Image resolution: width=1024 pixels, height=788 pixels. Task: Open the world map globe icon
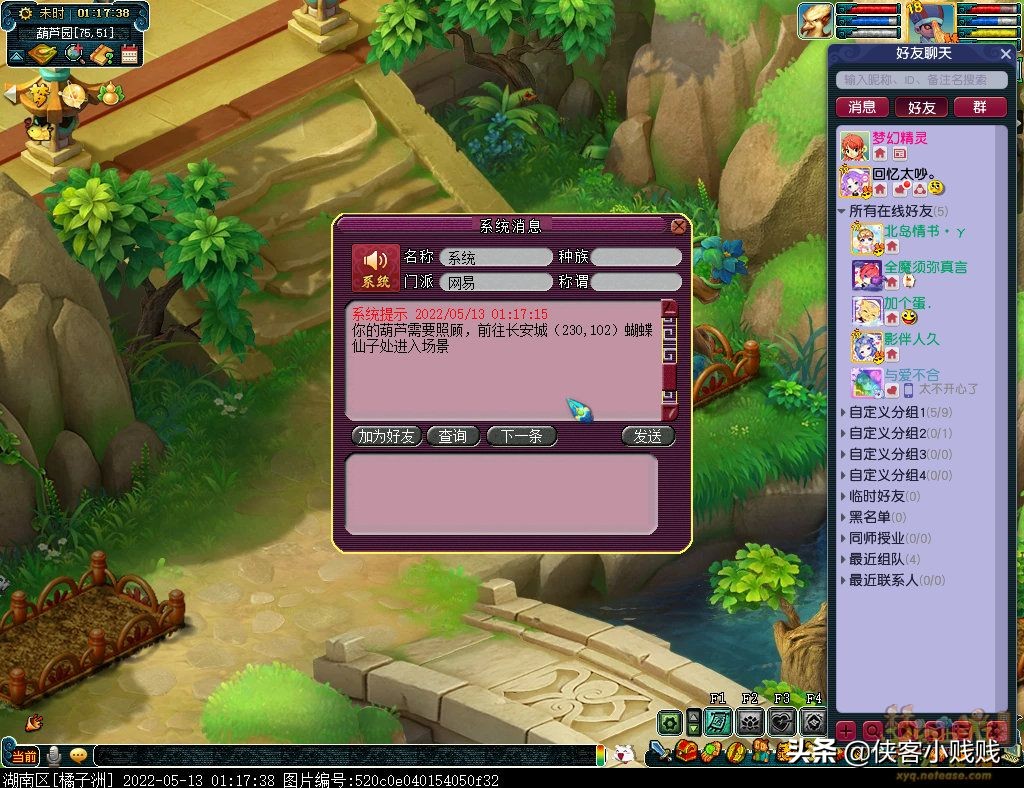[73, 54]
